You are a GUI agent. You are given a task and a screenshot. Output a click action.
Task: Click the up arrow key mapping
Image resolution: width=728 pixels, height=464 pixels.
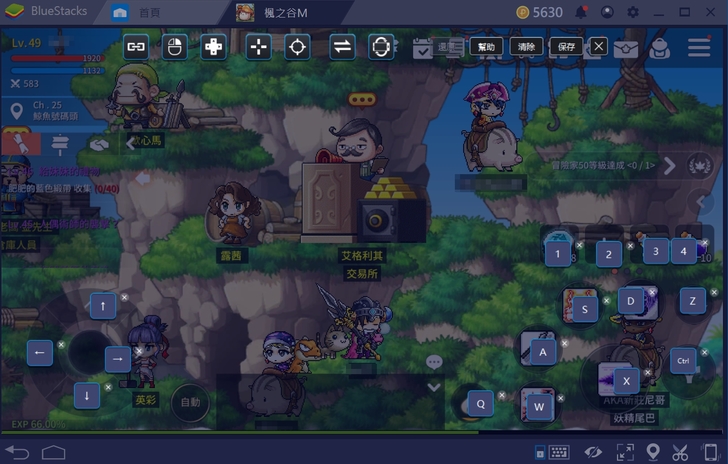103,305
